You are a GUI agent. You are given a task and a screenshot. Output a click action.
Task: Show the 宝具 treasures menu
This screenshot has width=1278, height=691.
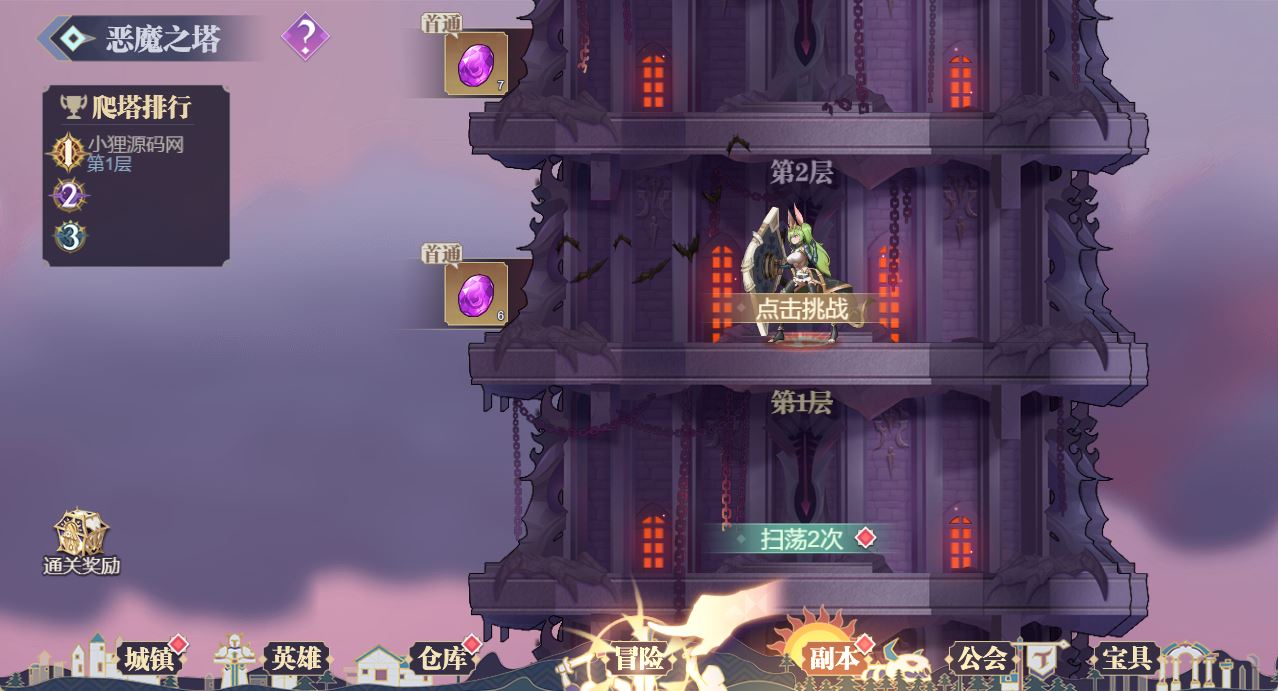click(x=1126, y=658)
